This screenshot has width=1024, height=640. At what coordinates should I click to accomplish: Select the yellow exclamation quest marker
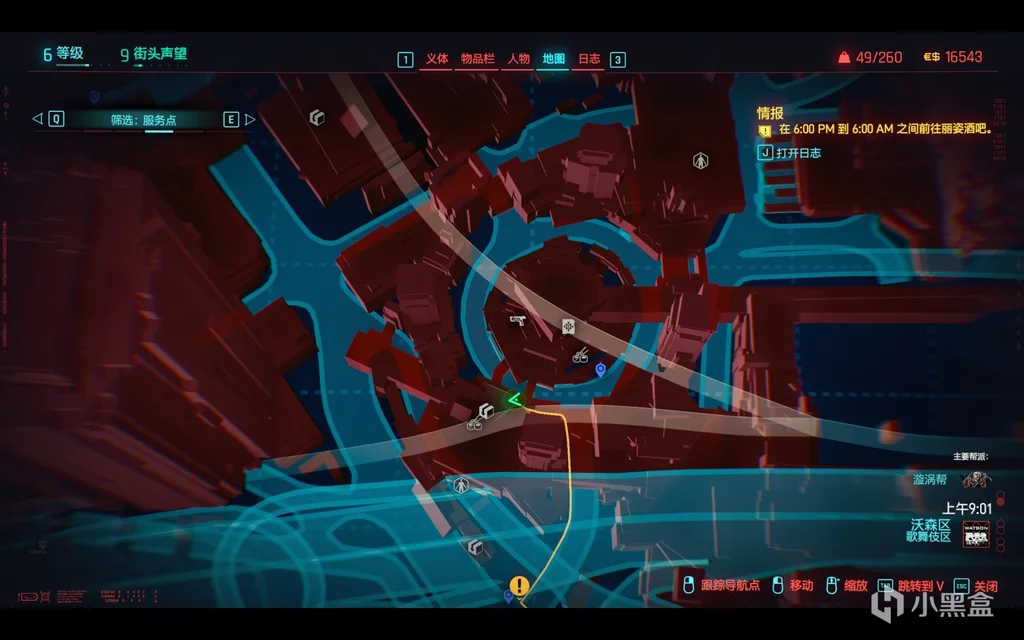point(519,586)
